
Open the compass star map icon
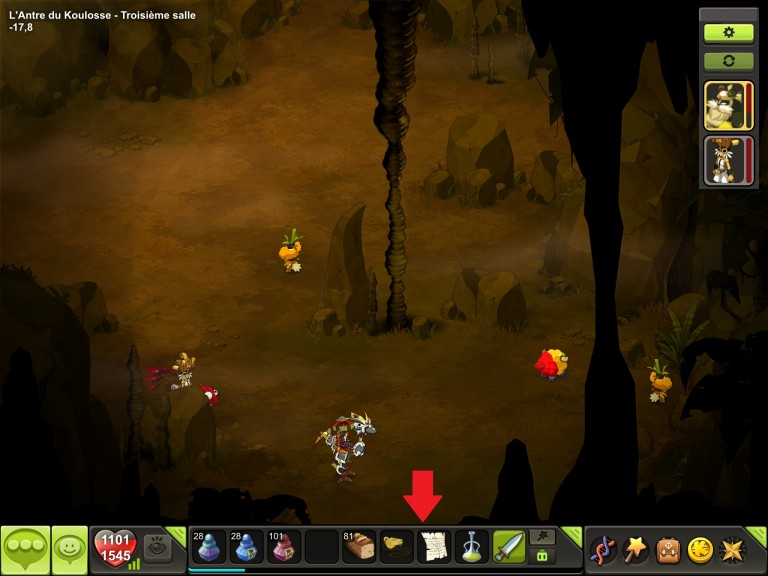pyautogui.click(x=733, y=549)
